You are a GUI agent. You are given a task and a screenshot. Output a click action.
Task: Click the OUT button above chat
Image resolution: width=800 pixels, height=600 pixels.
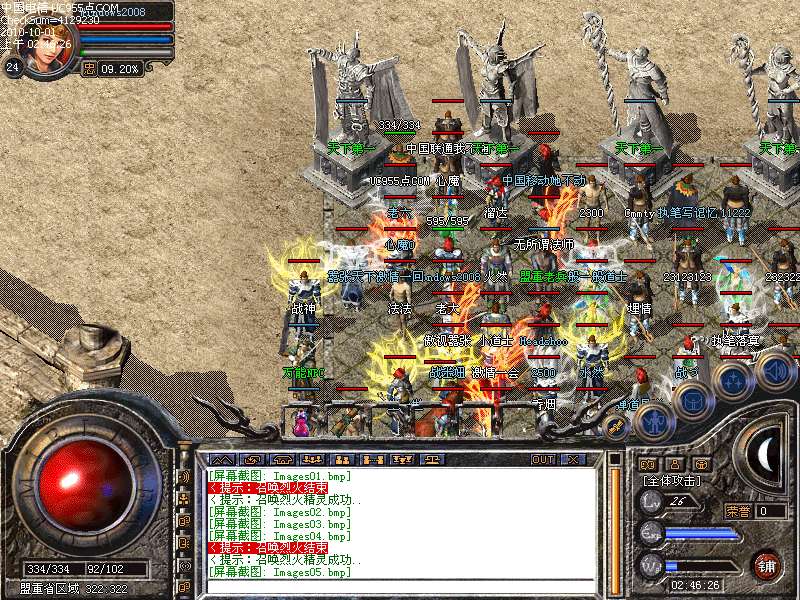coord(543,459)
